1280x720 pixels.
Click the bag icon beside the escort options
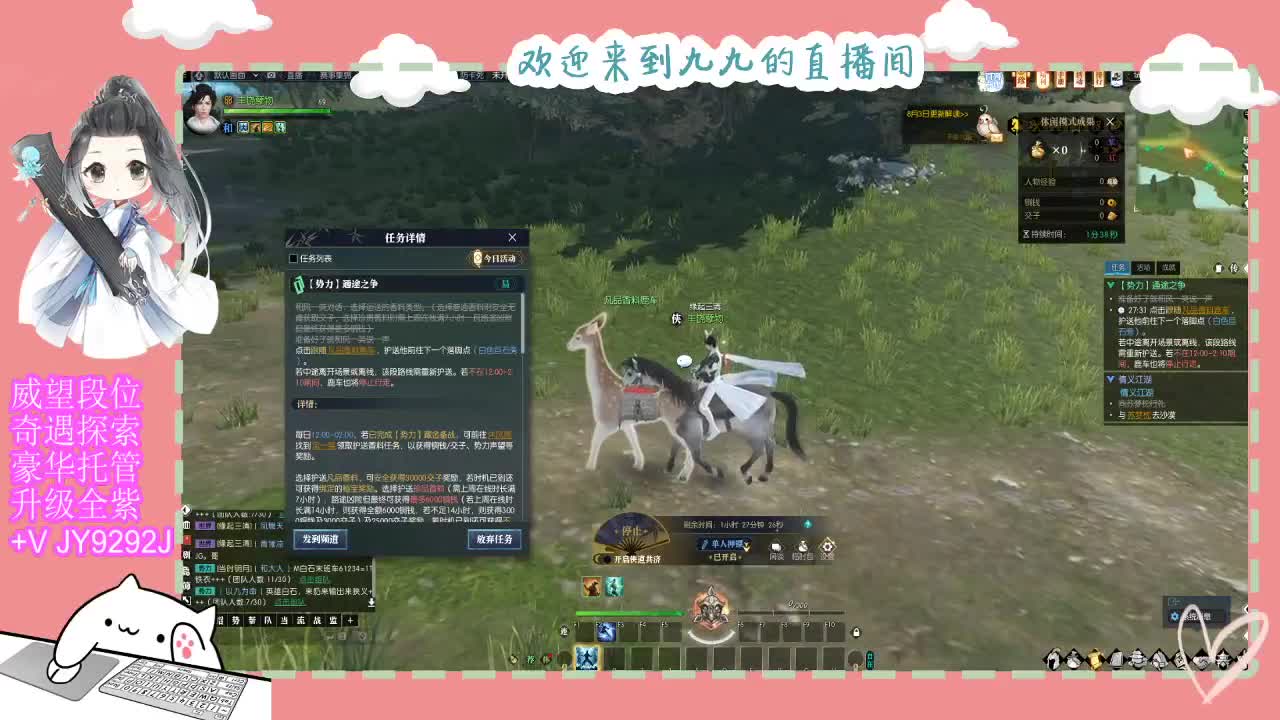click(802, 547)
